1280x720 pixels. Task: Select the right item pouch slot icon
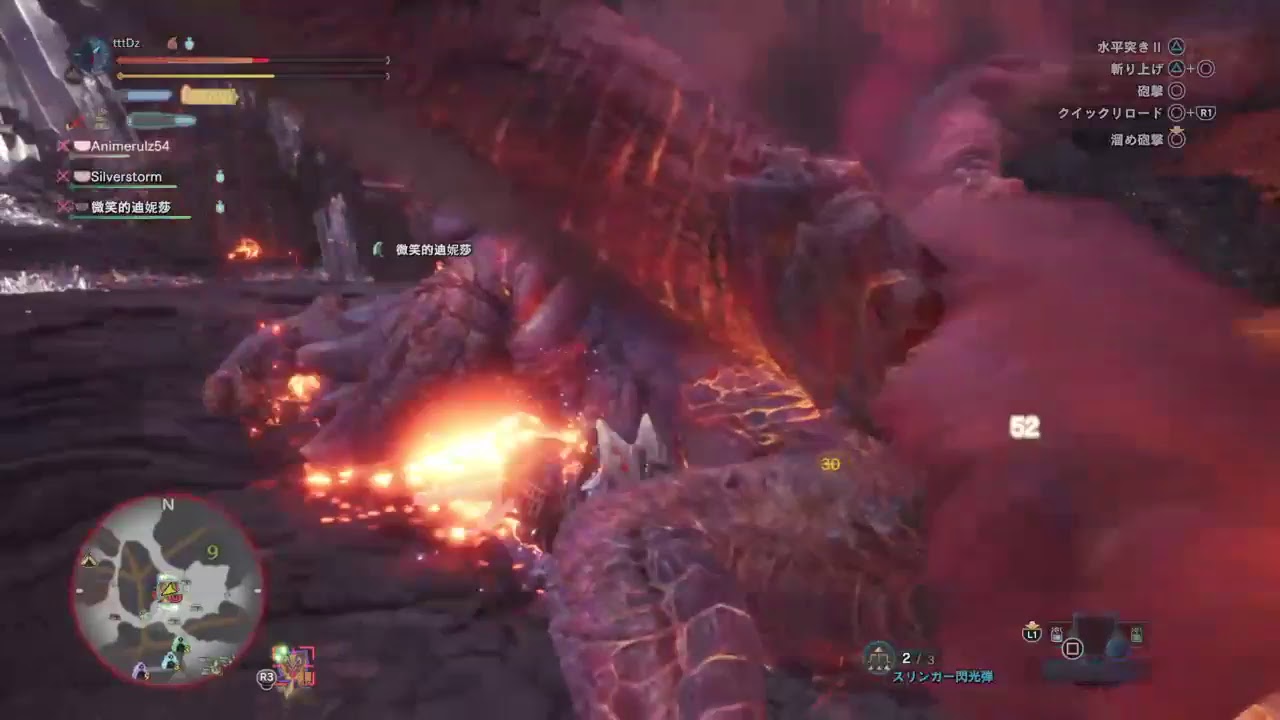click(x=1137, y=634)
